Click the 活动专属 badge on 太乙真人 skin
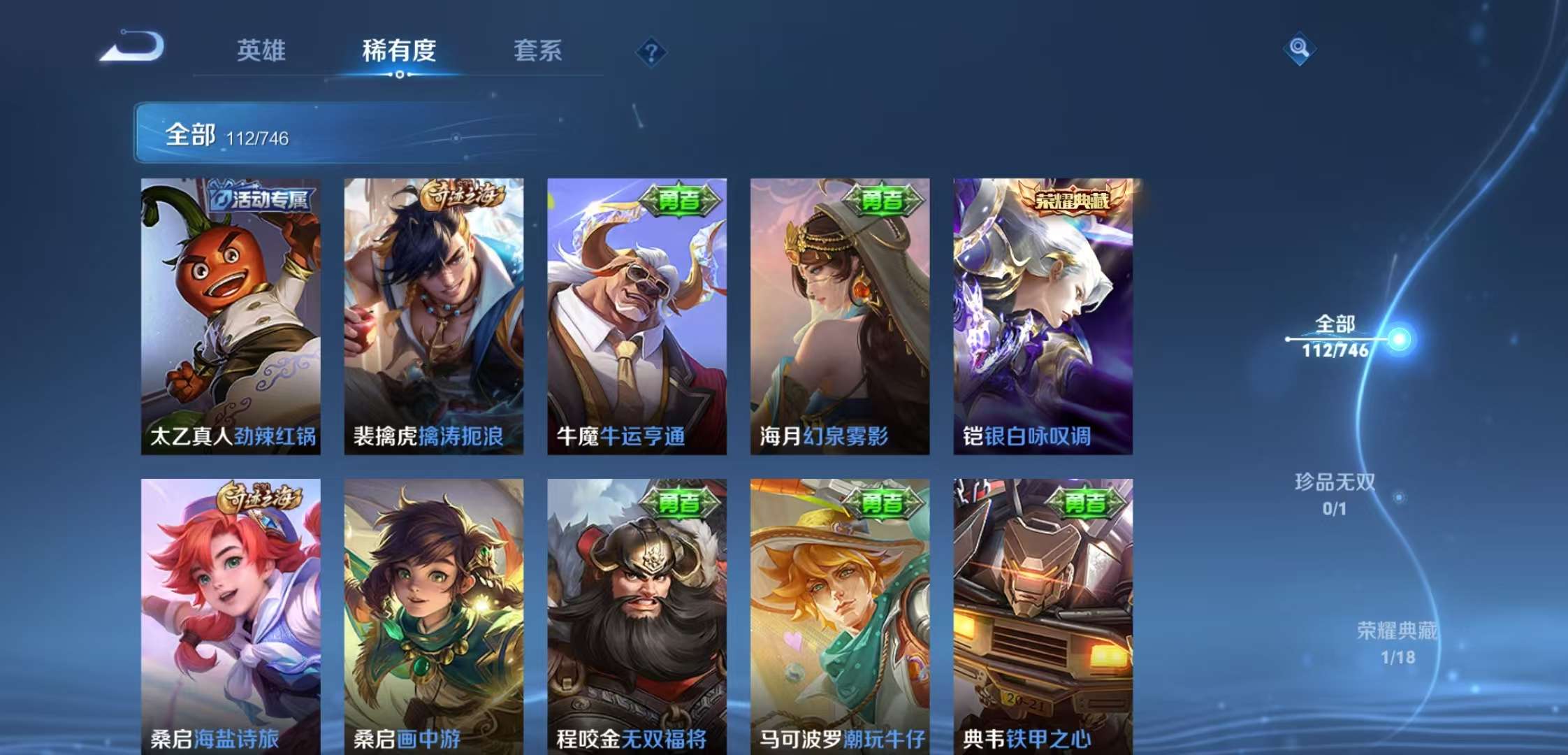Viewport: 1568px width, 755px height. [260, 198]
